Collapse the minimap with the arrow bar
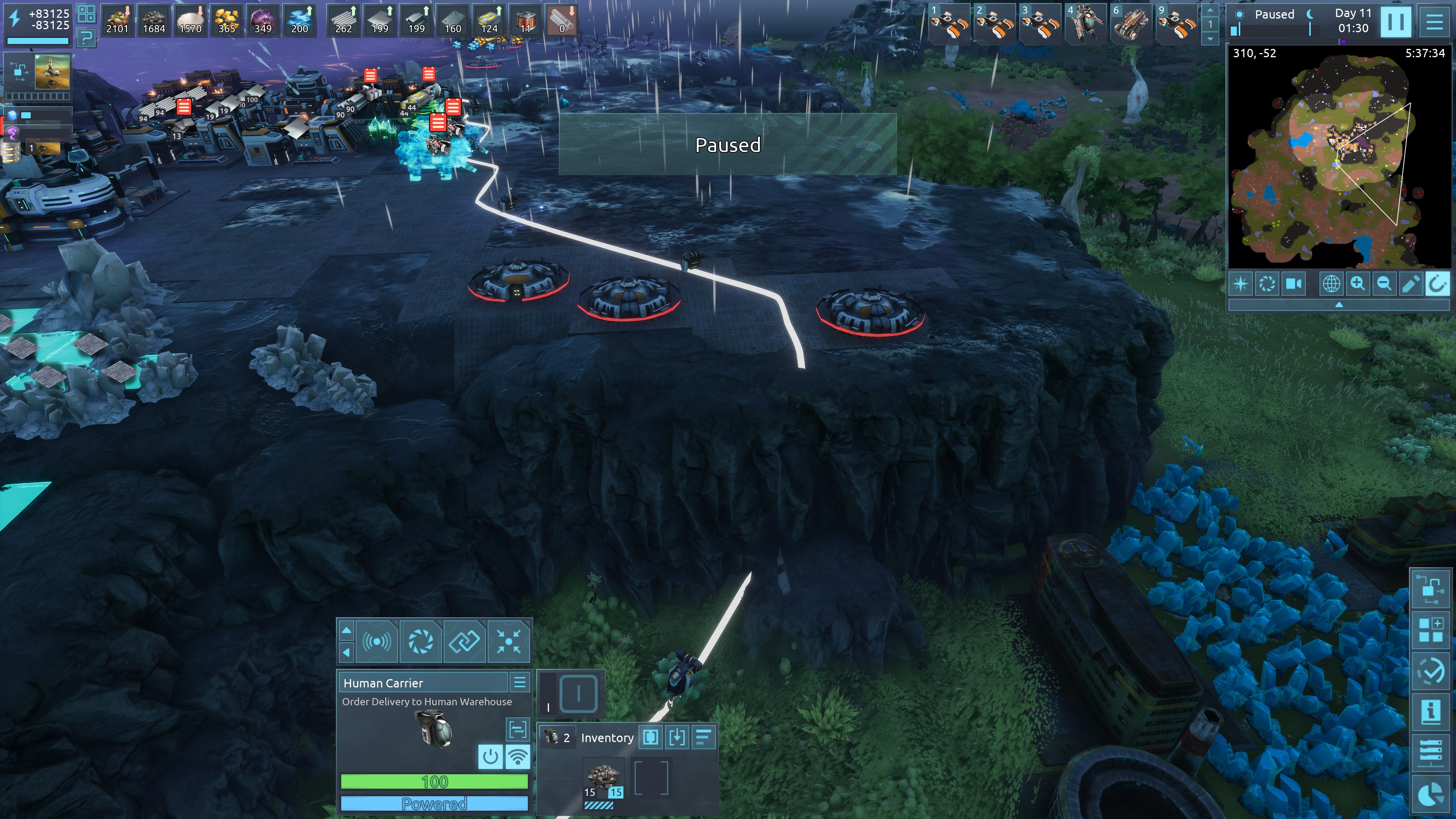Viewport: 1456px width, 819px height. click(x=1338, y=304)
